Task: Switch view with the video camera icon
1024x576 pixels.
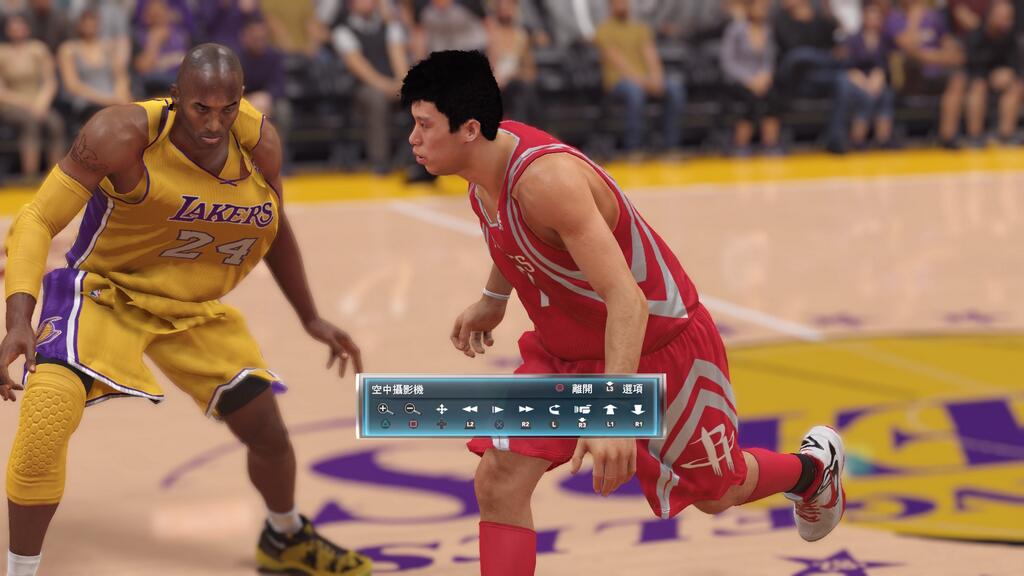Action: pos(582,409)
